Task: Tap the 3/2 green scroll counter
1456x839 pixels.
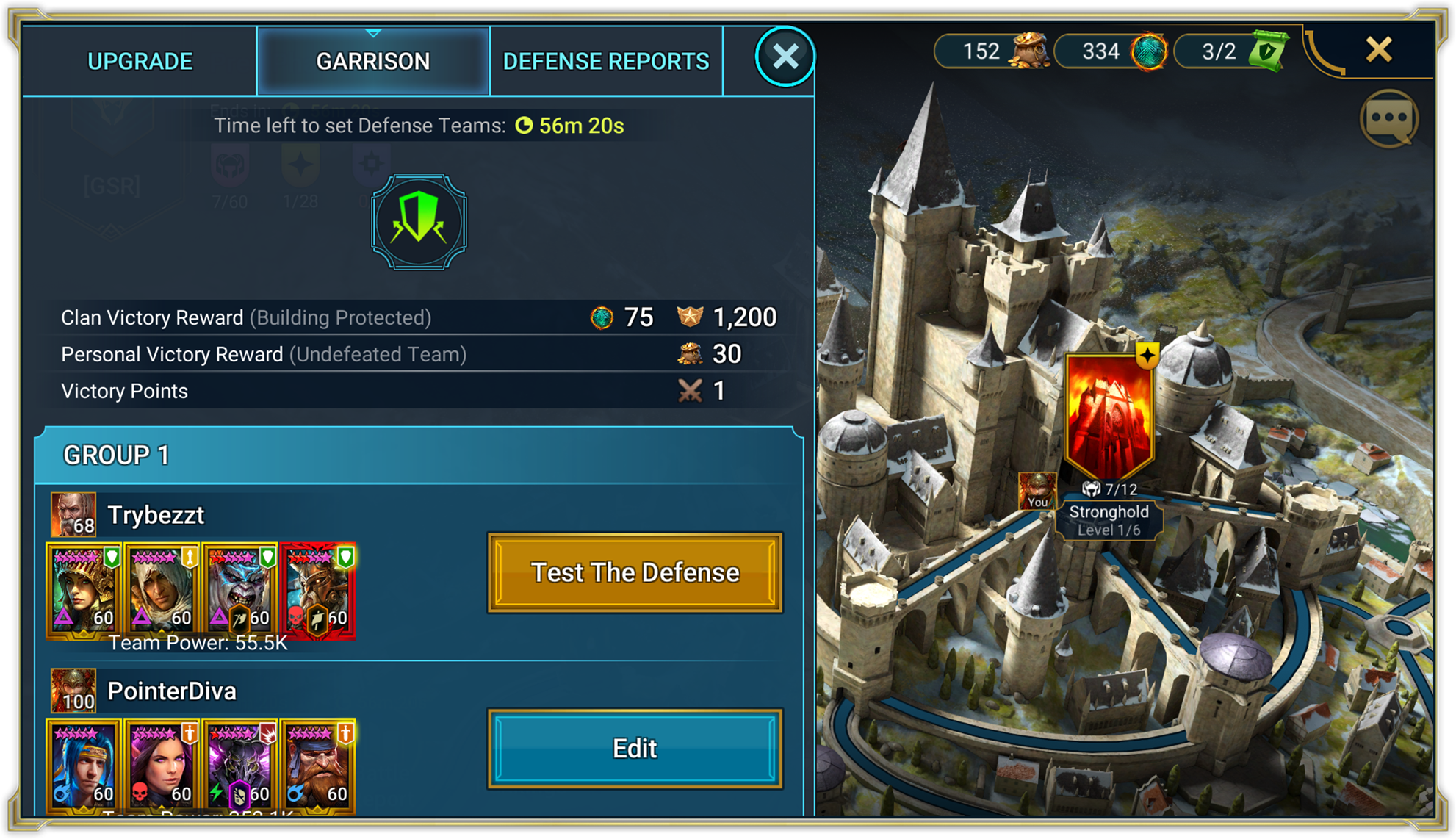Action: point(1231,51)
